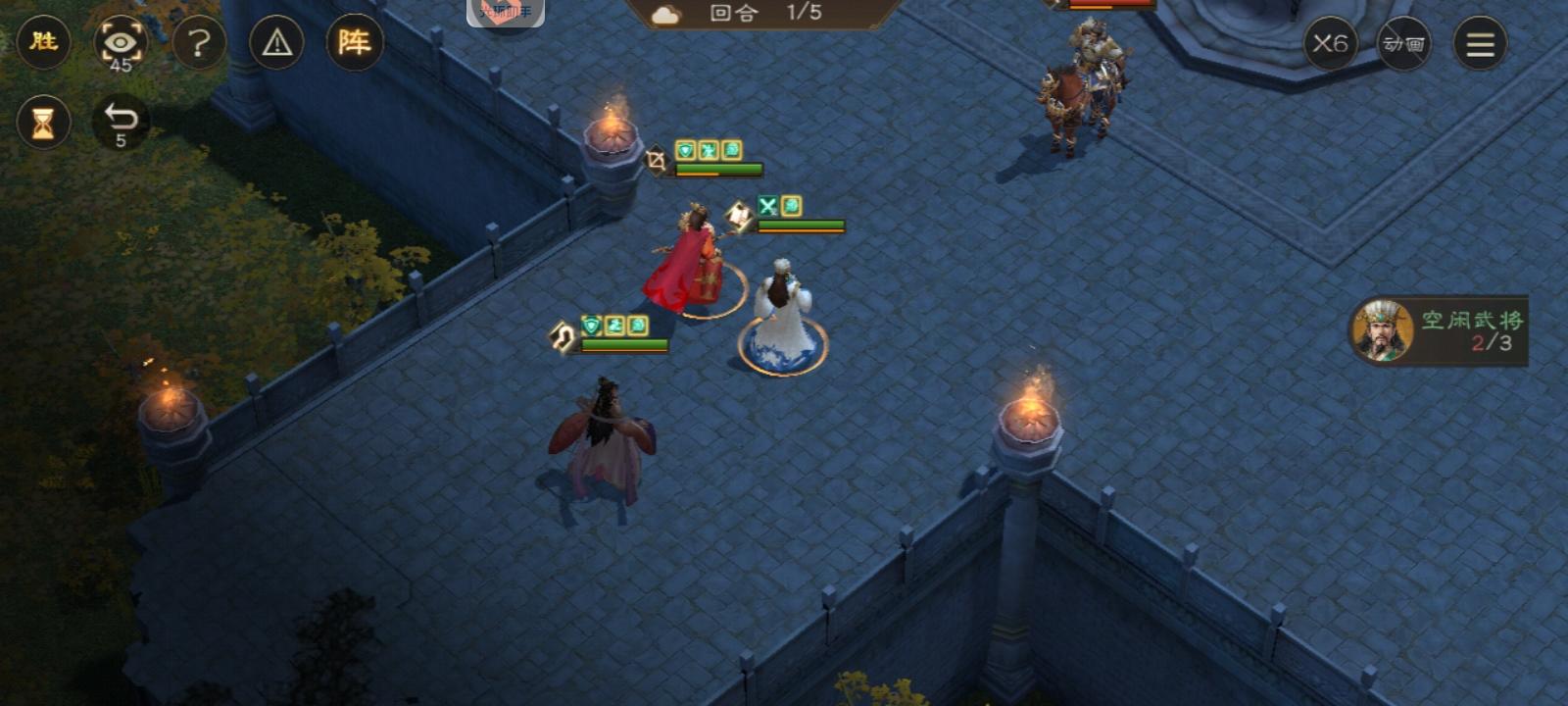Open the 胜 victory conditions icon
1568x706 pixels.
coord(43,43)
